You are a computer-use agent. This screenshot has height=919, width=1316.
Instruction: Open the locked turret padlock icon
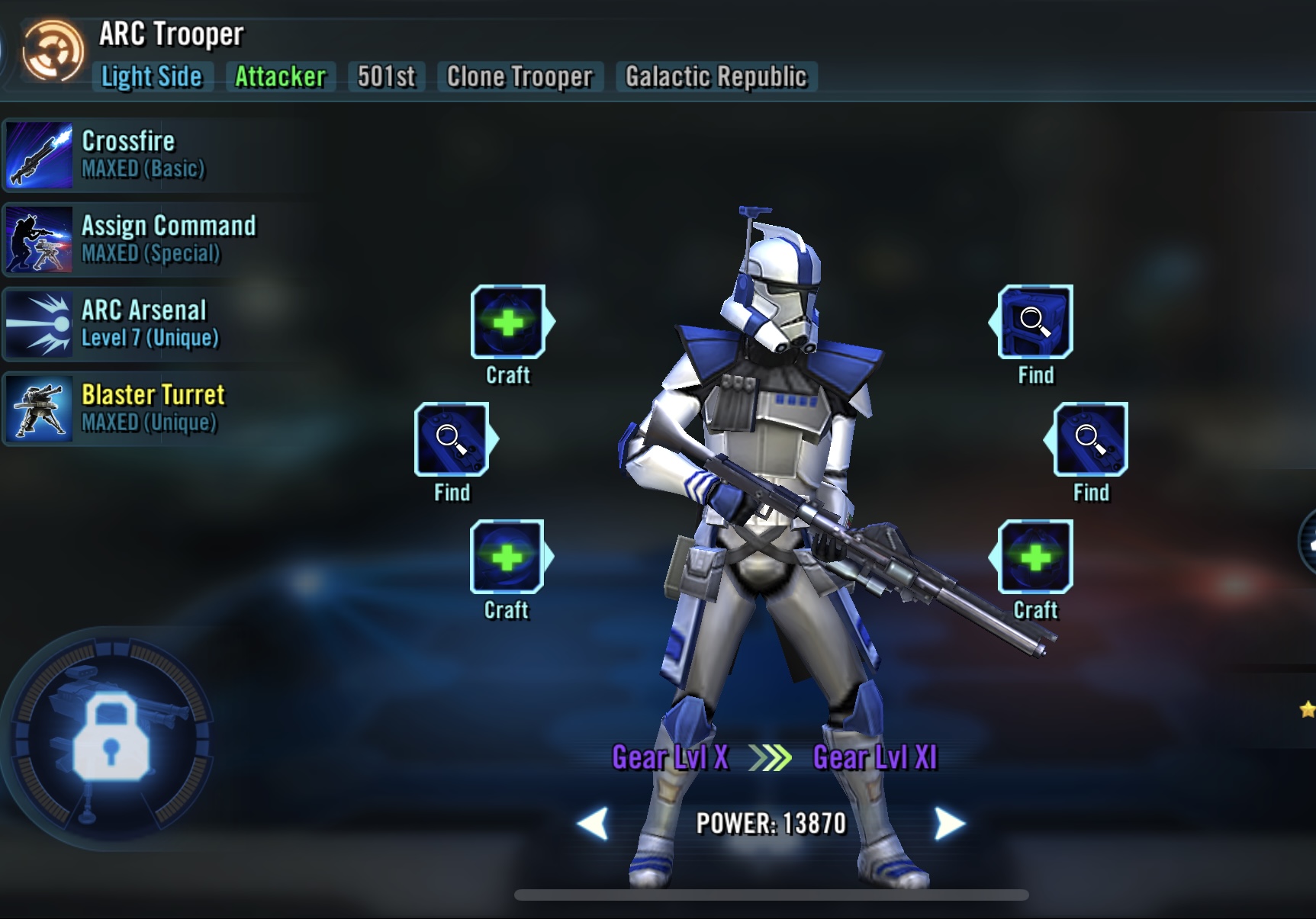pos(111,737)
